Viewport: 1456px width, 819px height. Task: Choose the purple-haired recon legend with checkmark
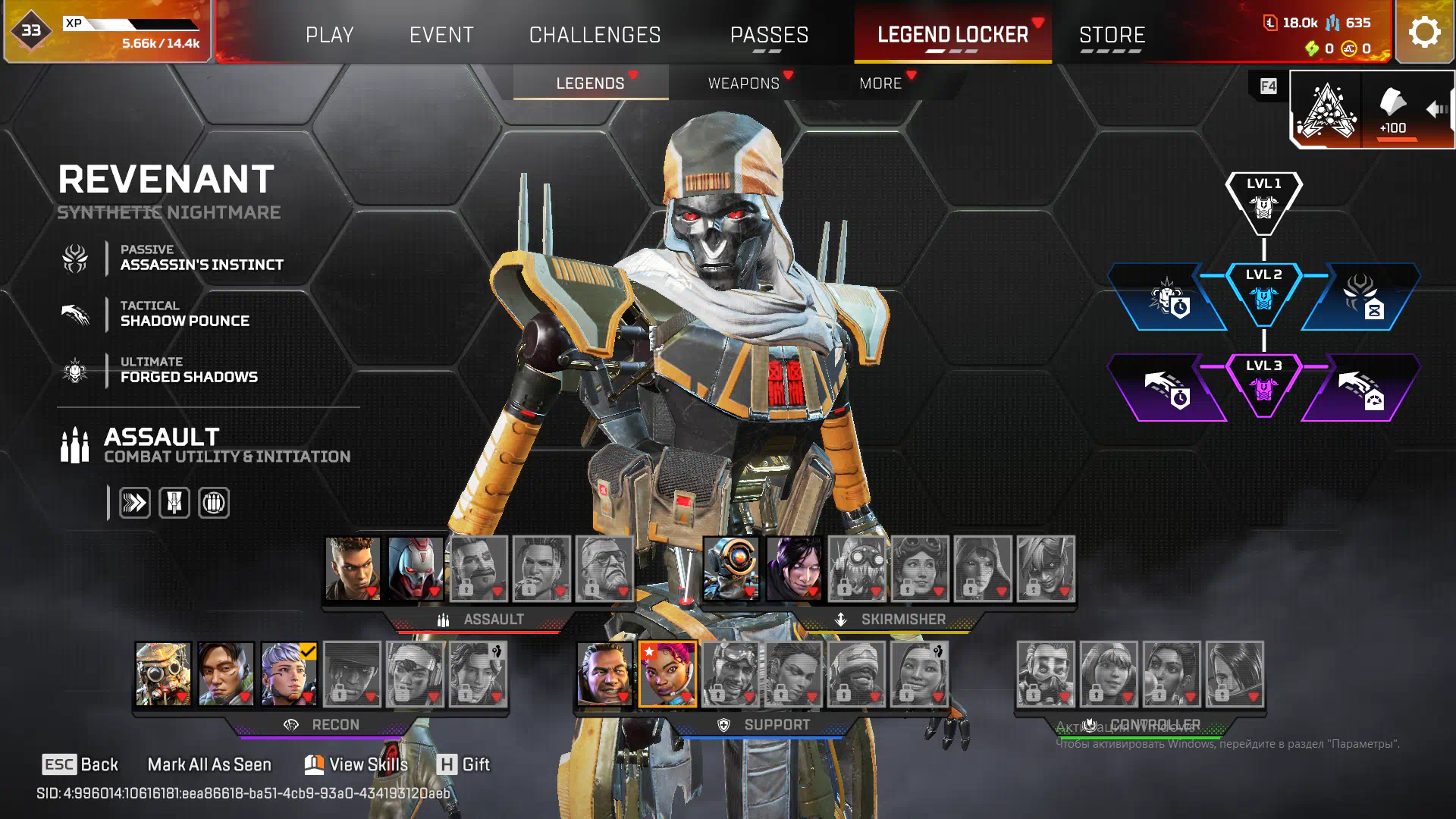pyautogui.click(x=289, y=674)
